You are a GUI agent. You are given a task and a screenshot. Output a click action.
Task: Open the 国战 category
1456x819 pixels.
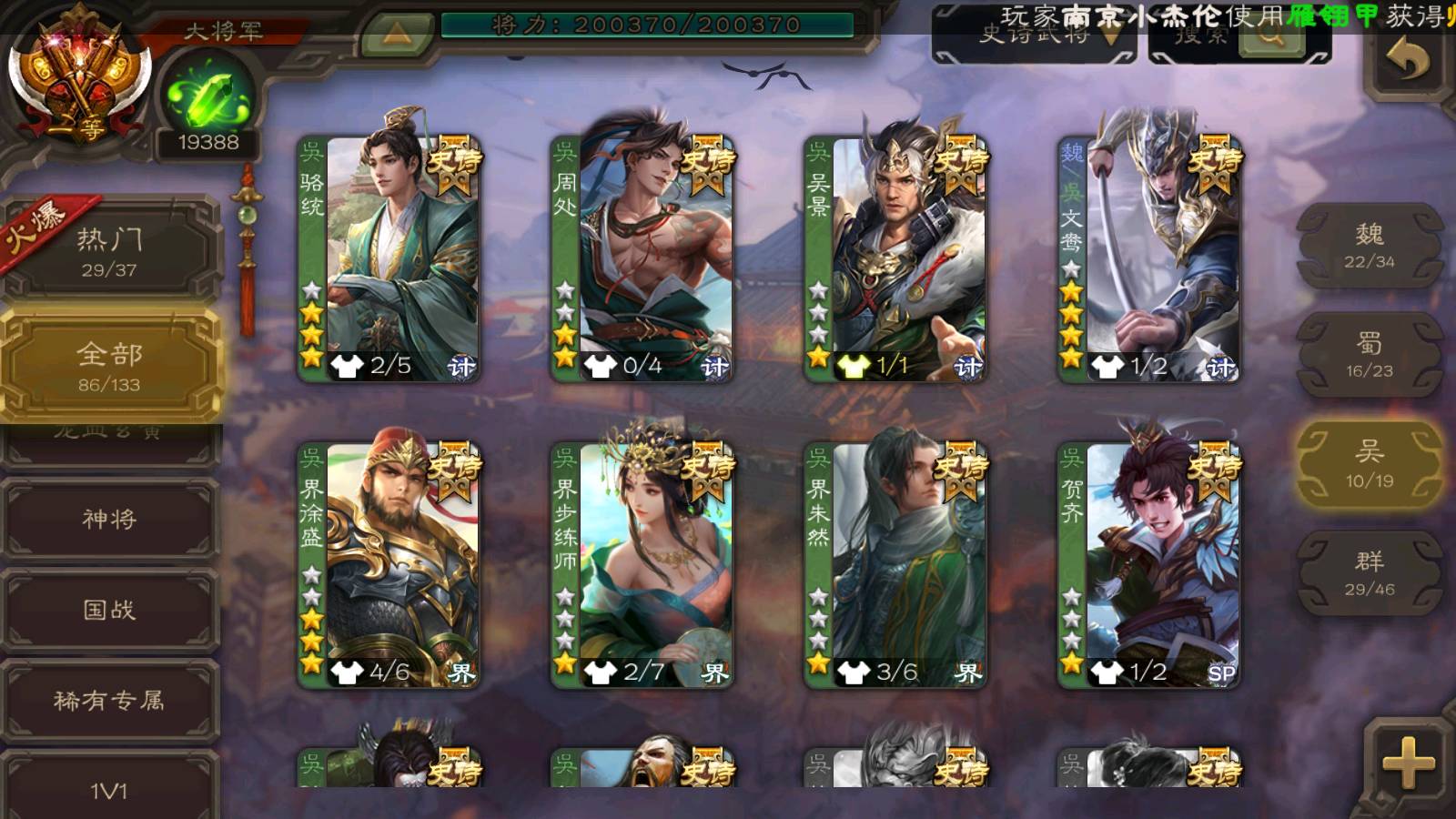(x=109, y=610)
